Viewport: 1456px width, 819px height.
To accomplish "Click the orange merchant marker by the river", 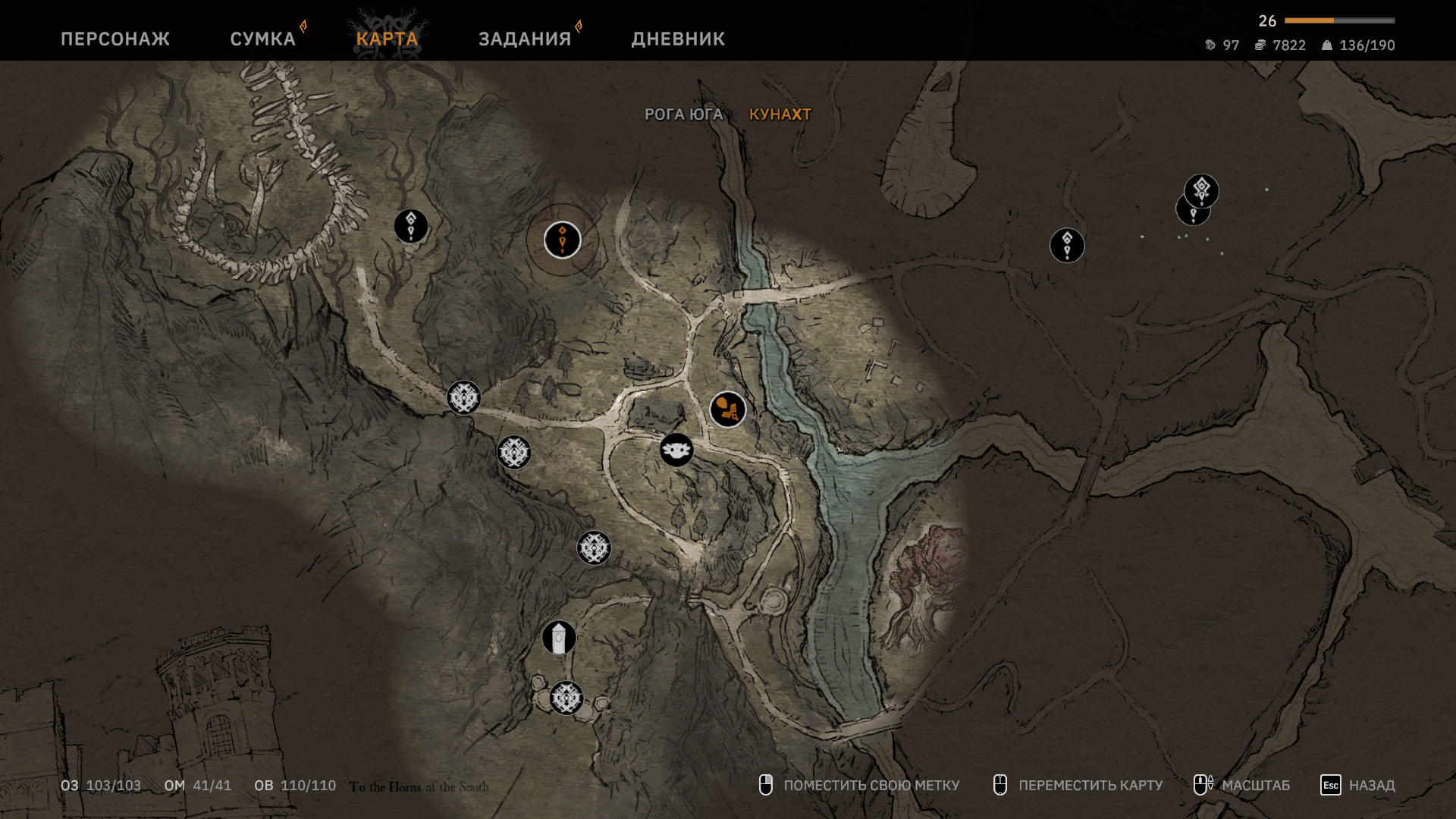I will click(727, 409).
